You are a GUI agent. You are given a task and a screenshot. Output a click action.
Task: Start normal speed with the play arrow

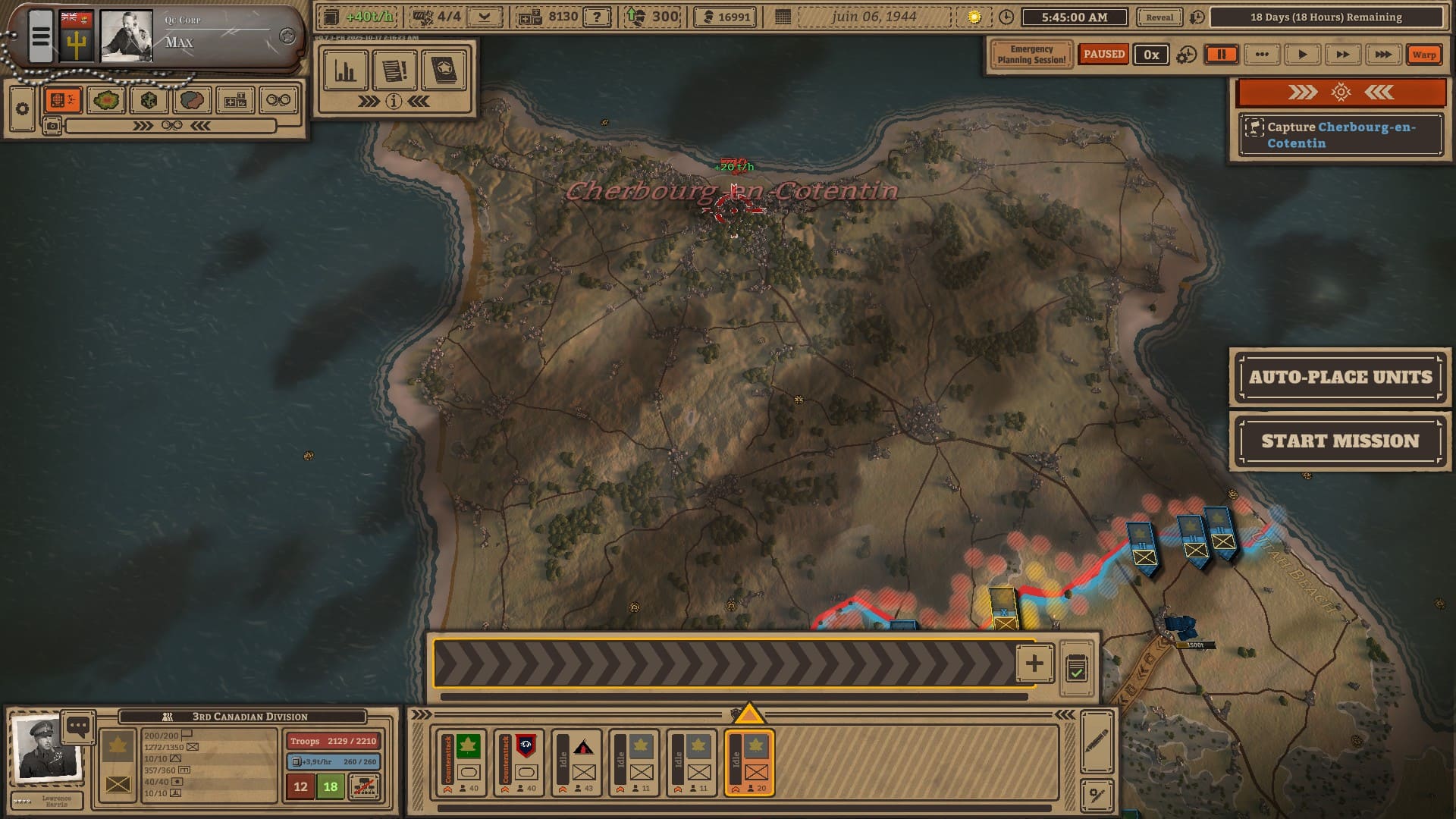coord(1302,55)
